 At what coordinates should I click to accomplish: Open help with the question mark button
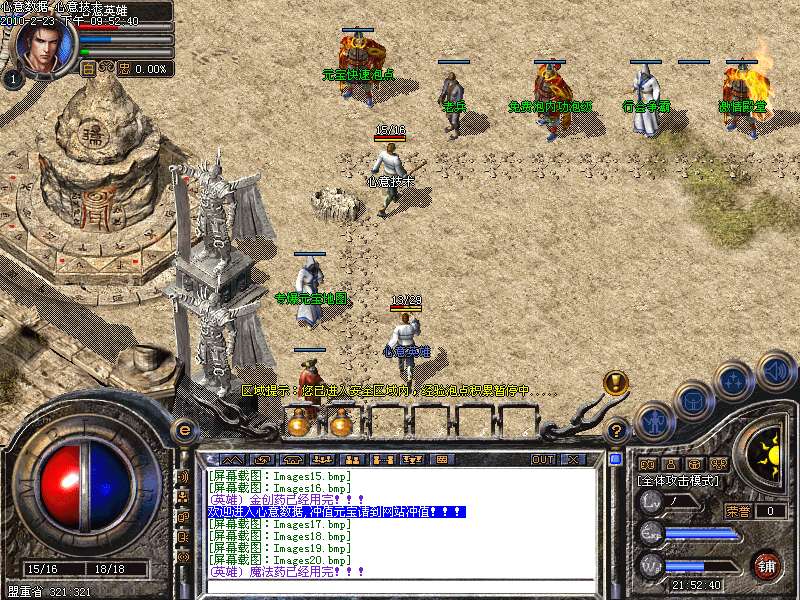[x=617, y=431]
